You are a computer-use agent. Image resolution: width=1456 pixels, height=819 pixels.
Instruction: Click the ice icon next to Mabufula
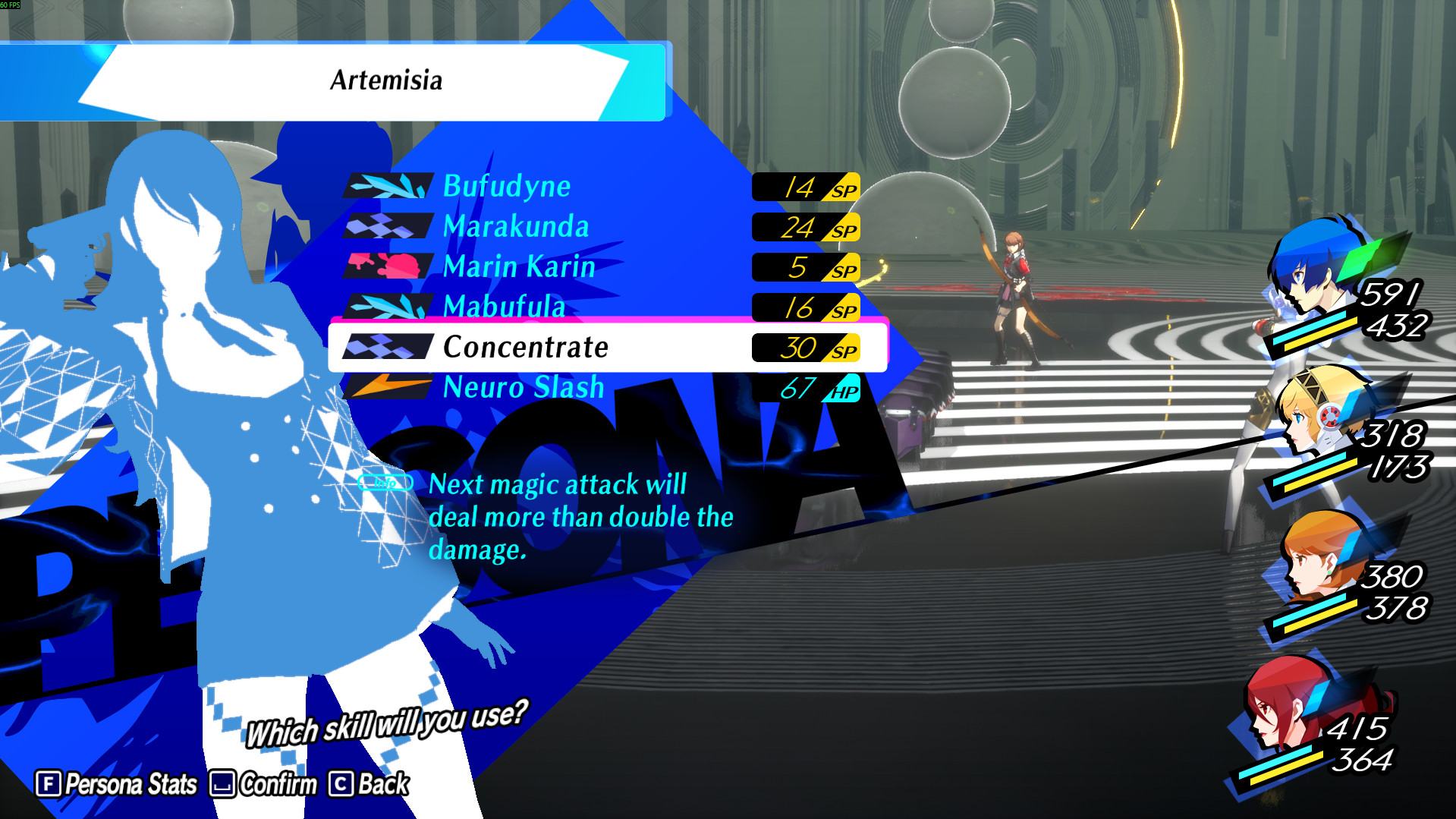(385, 307)
